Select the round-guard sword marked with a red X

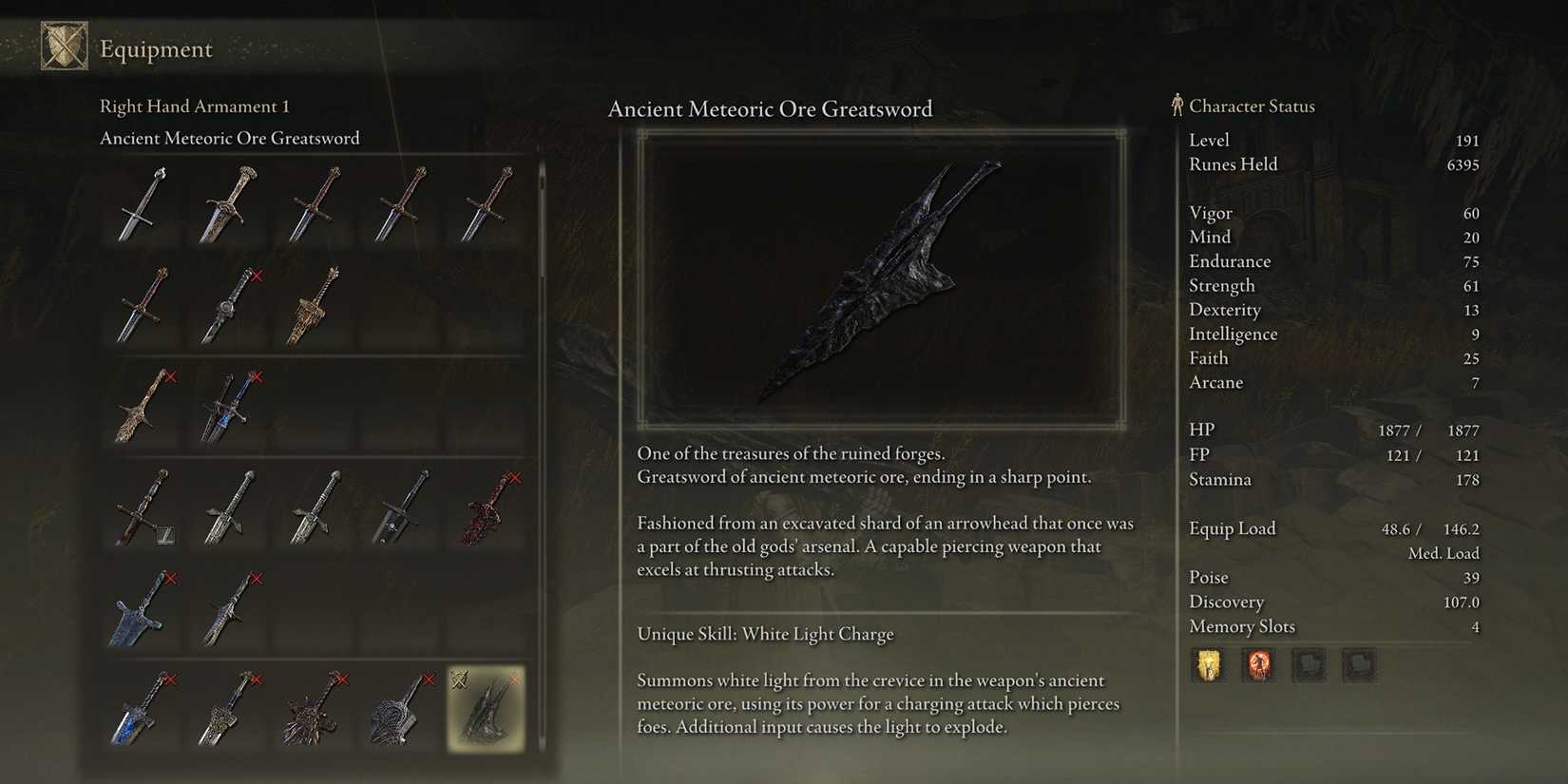pyautogui.click(x=228, y=309)
